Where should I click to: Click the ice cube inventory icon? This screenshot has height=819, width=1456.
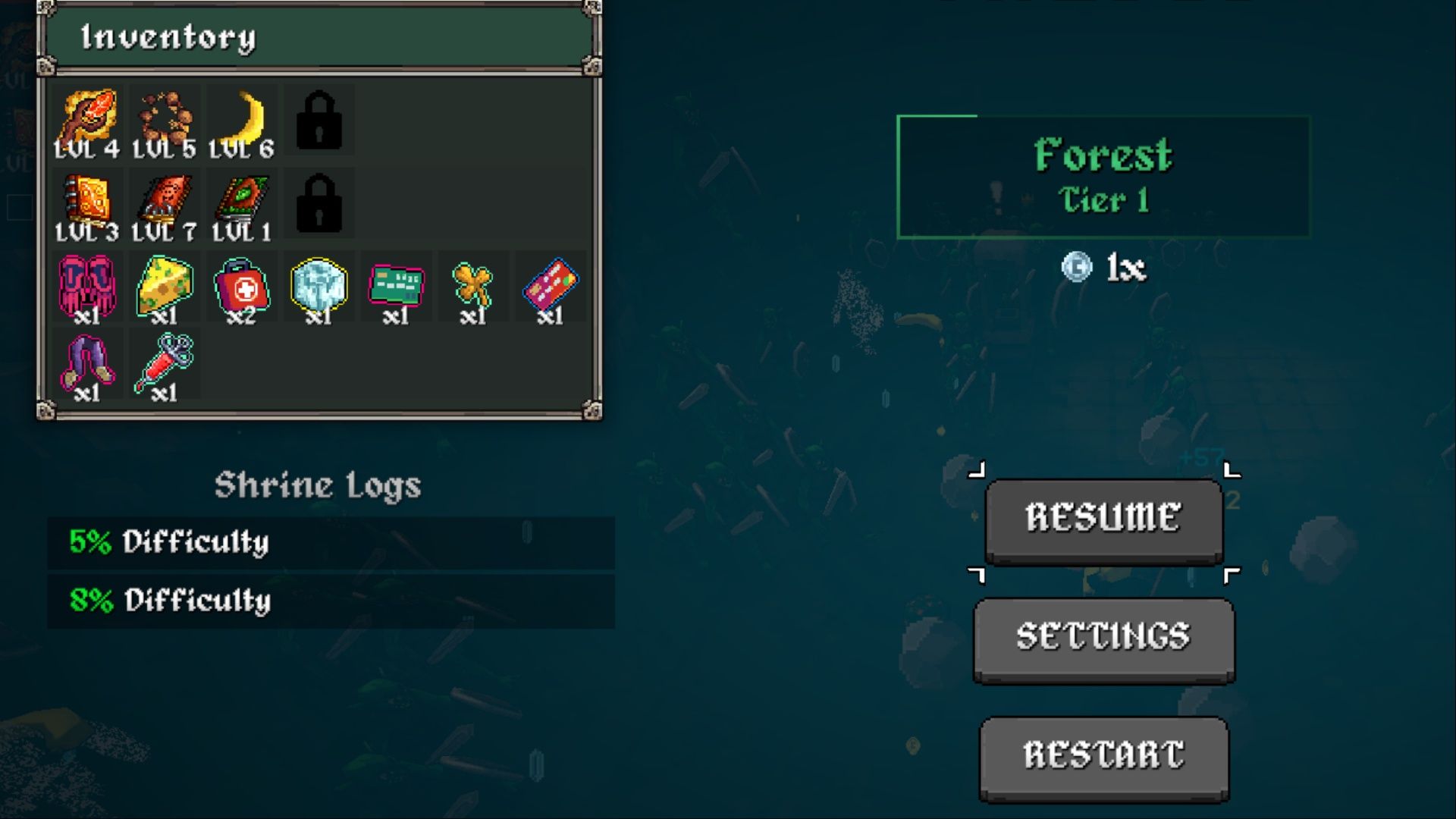[x=318, y=284]
